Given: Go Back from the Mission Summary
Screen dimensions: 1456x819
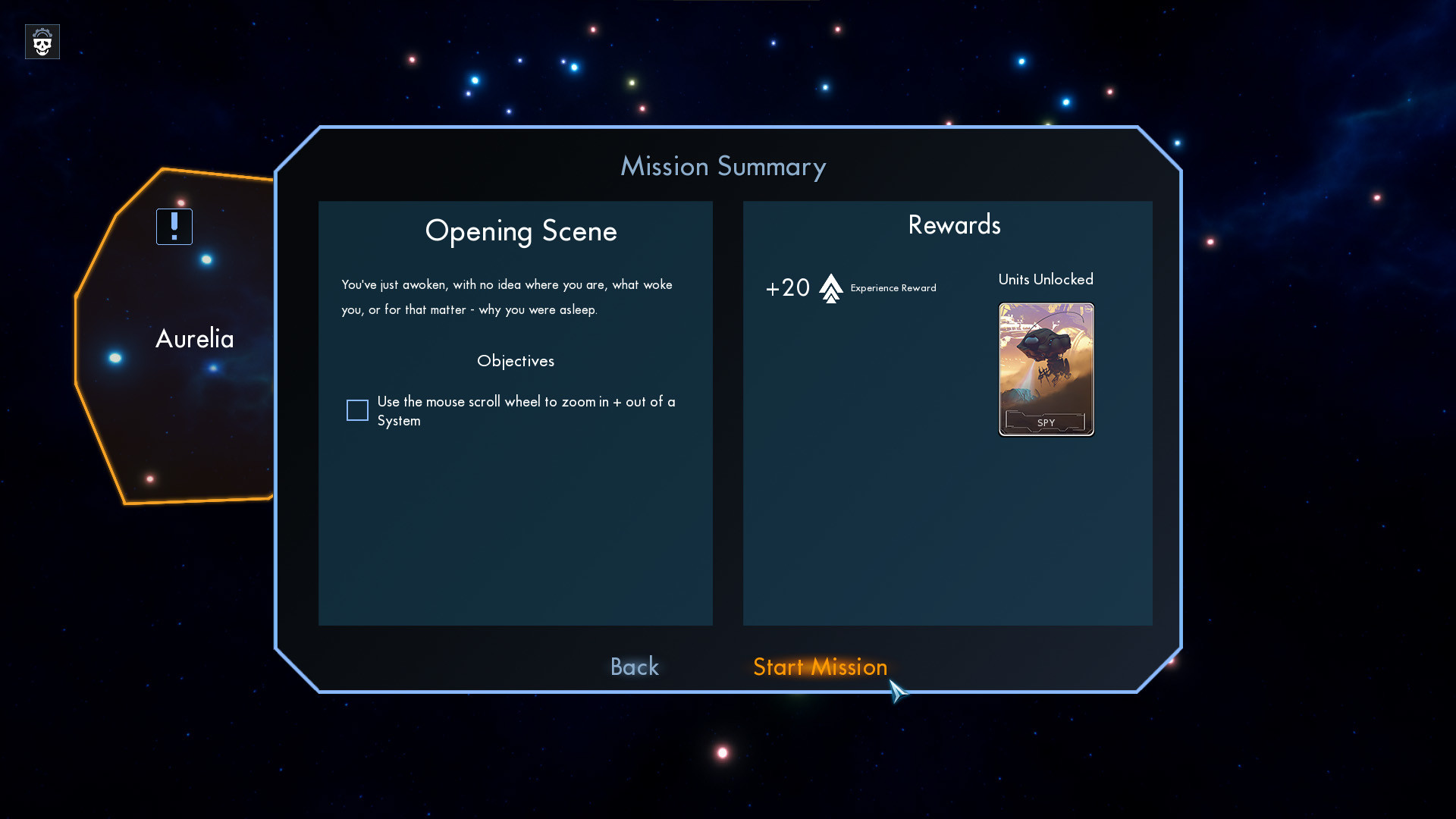Looking at the screenshot, I should click(x=635, y=667).
